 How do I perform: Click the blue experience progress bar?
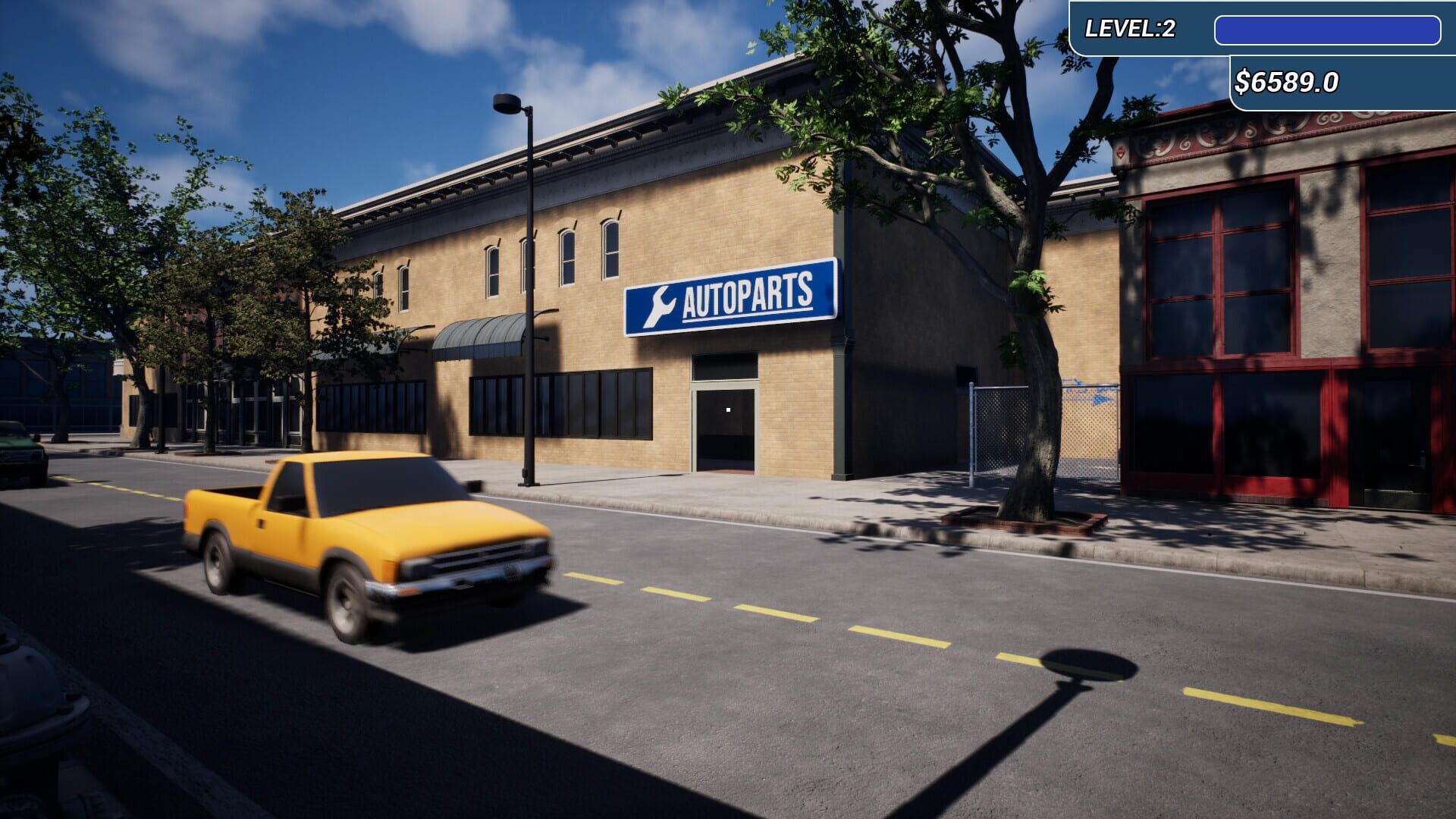point(1329,28)
